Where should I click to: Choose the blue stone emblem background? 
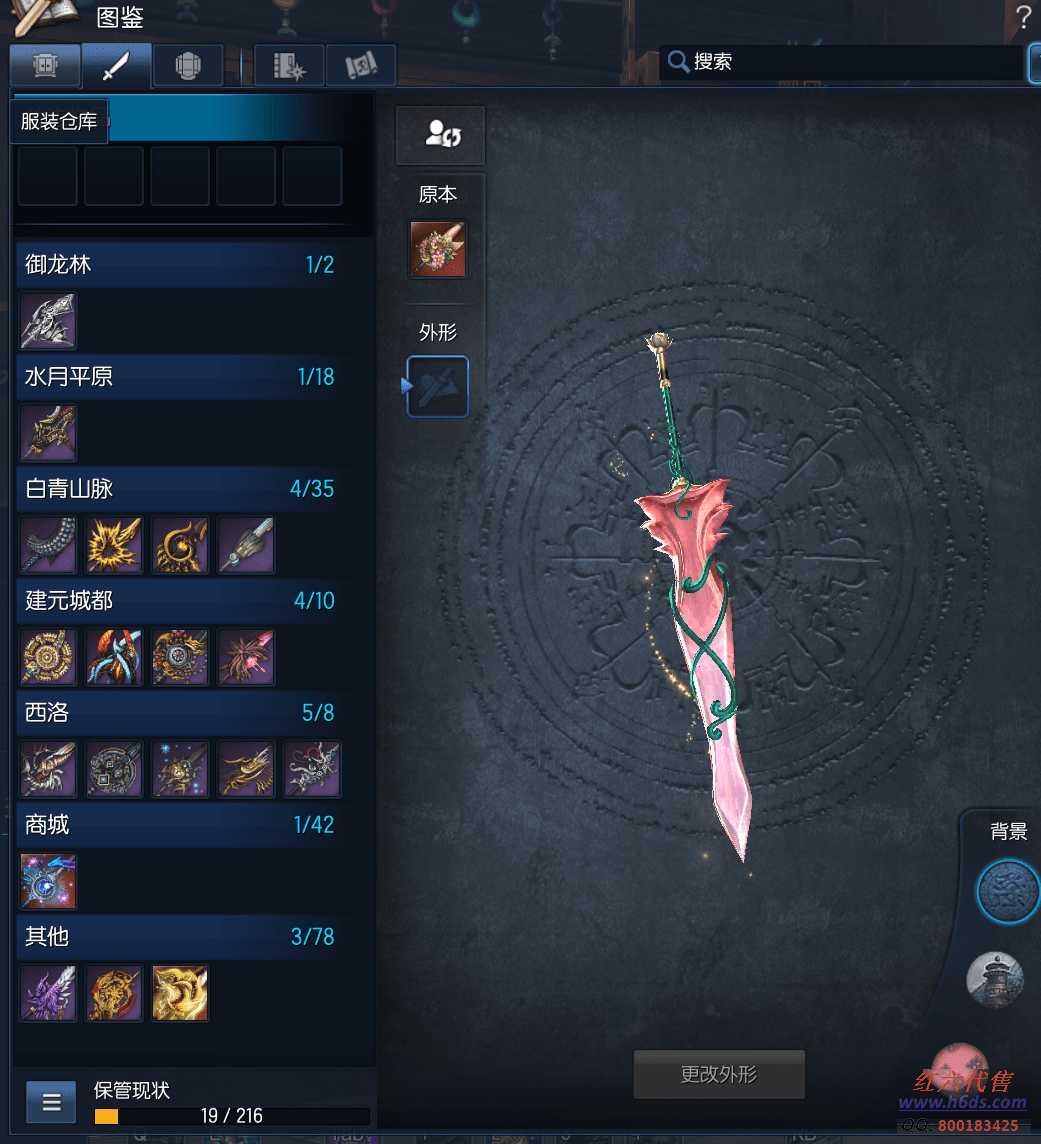pos(1006,891)
